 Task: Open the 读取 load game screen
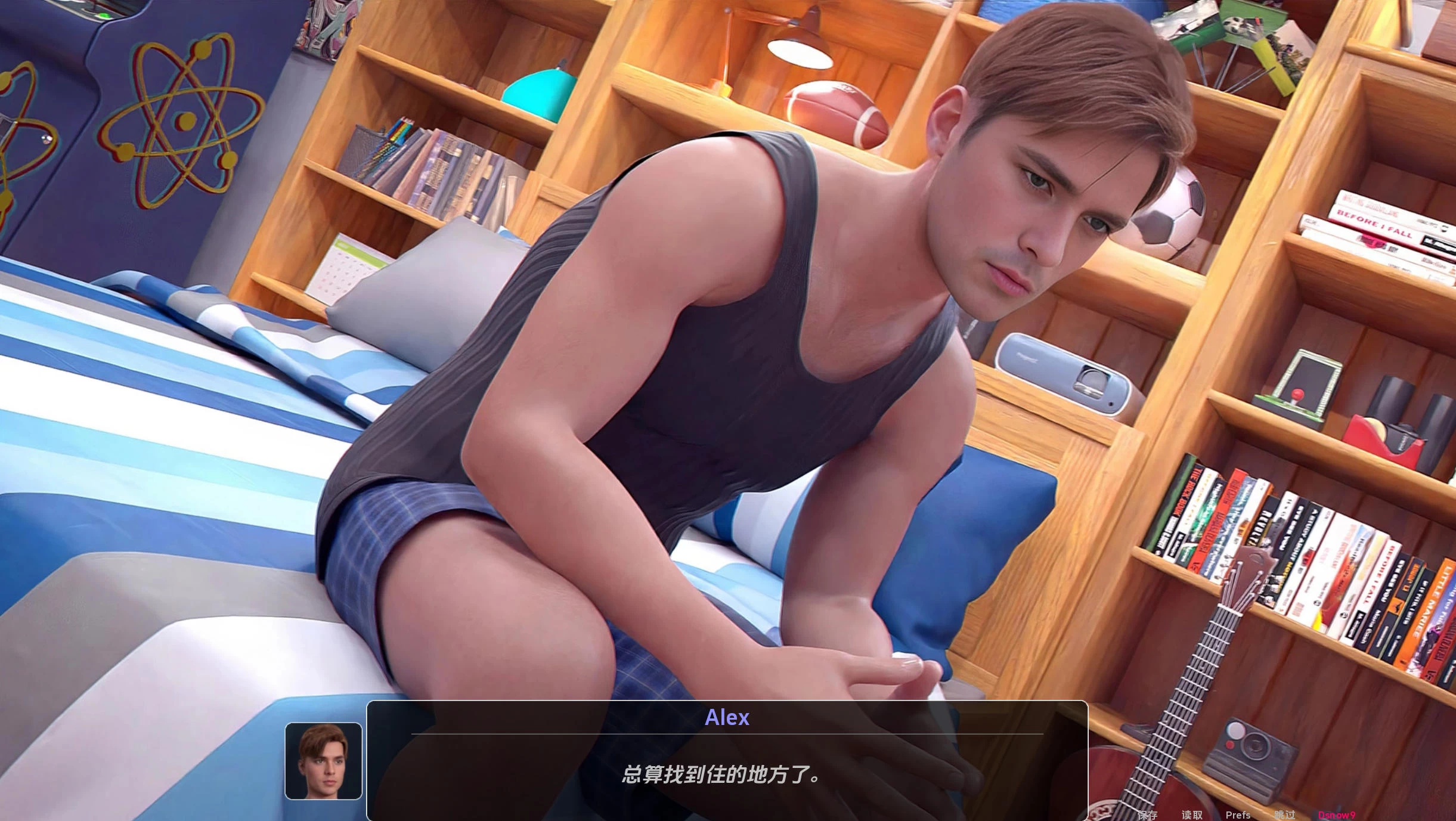(1192, 814)
